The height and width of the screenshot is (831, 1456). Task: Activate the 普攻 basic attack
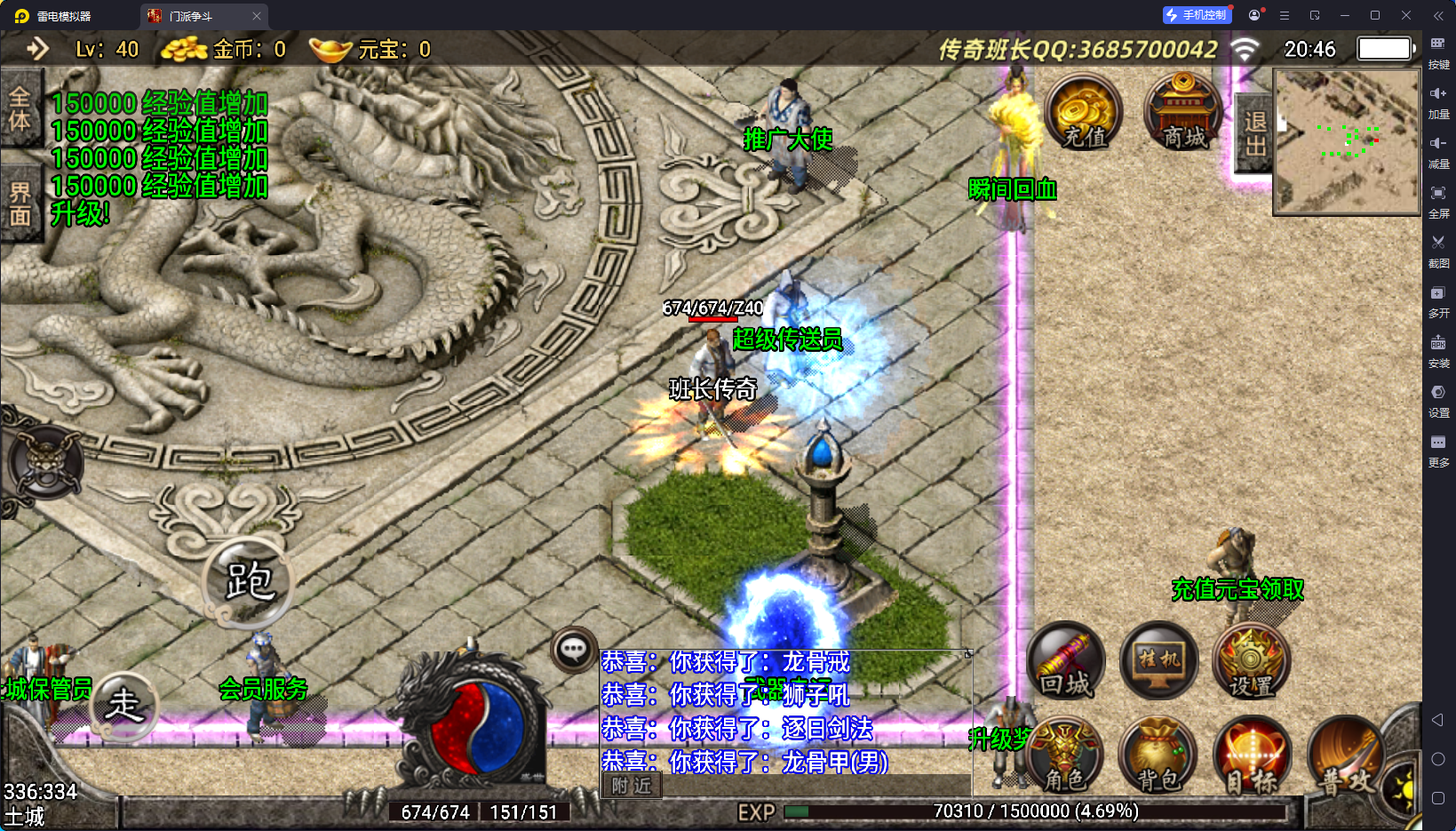tap(1345, 757)
